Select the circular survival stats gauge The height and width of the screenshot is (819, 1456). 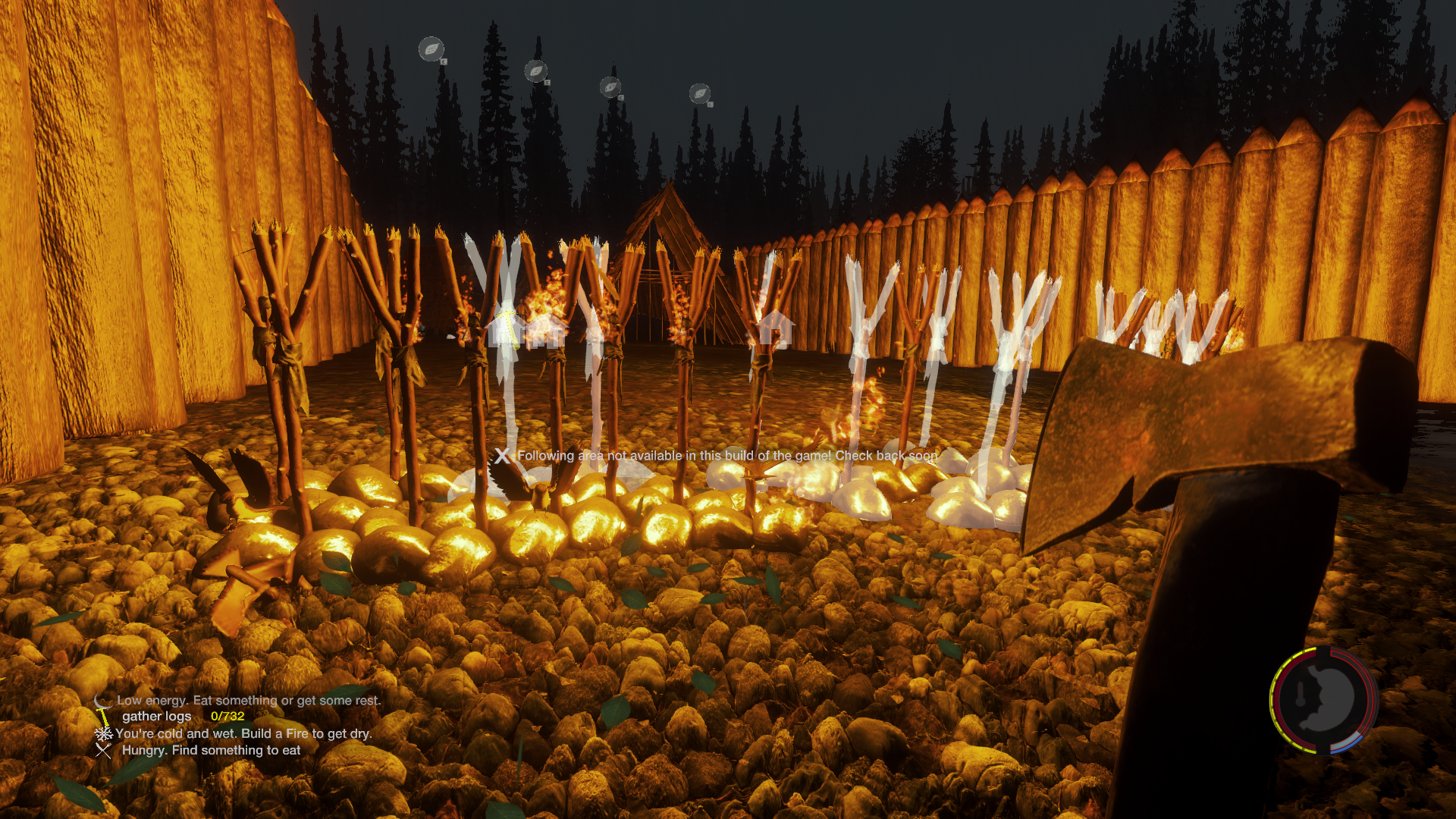pyautogui.click(x=1323, y=700)
